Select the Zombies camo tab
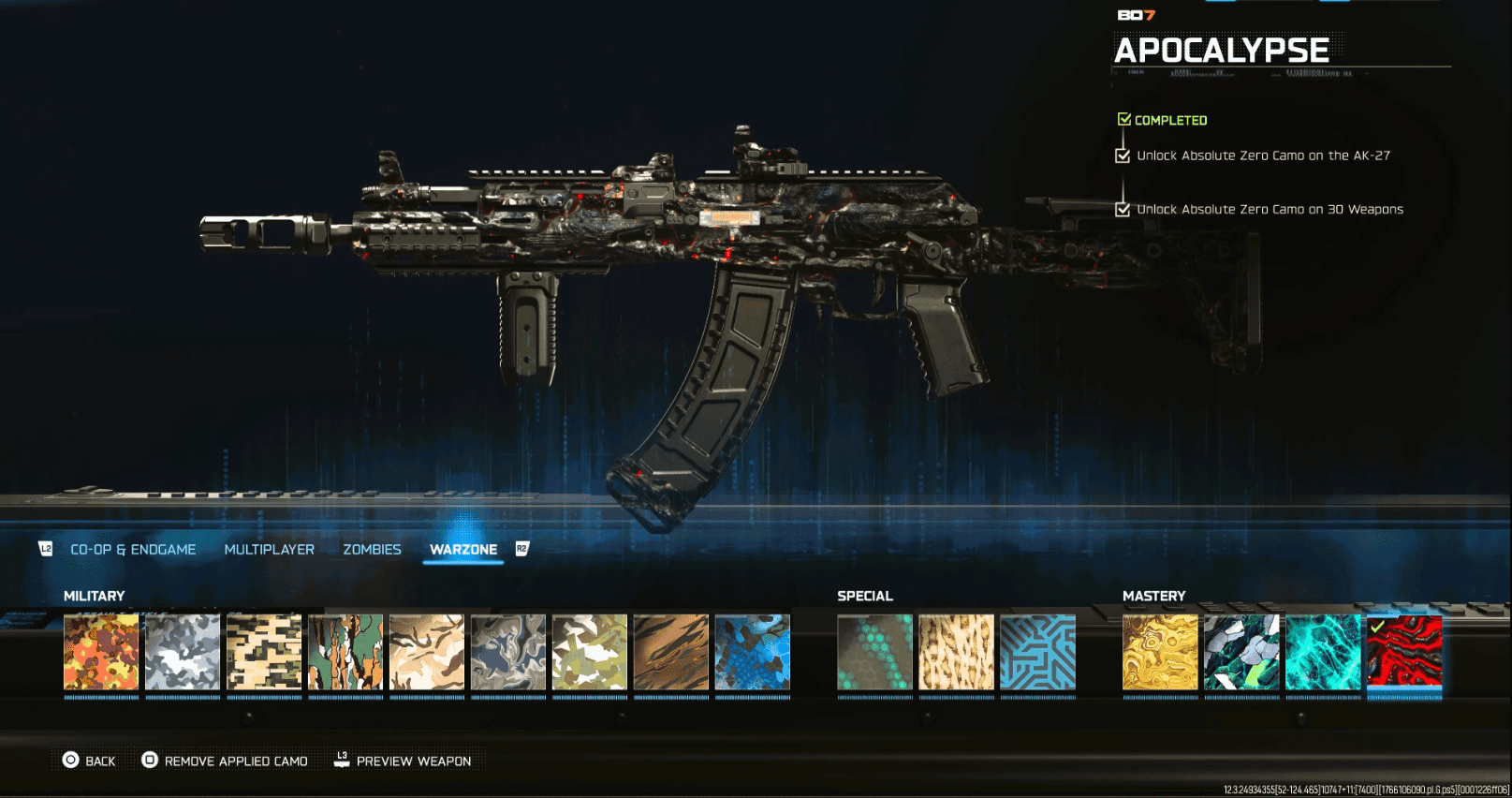The image size is (1512, 798). [x=372, y=550]
